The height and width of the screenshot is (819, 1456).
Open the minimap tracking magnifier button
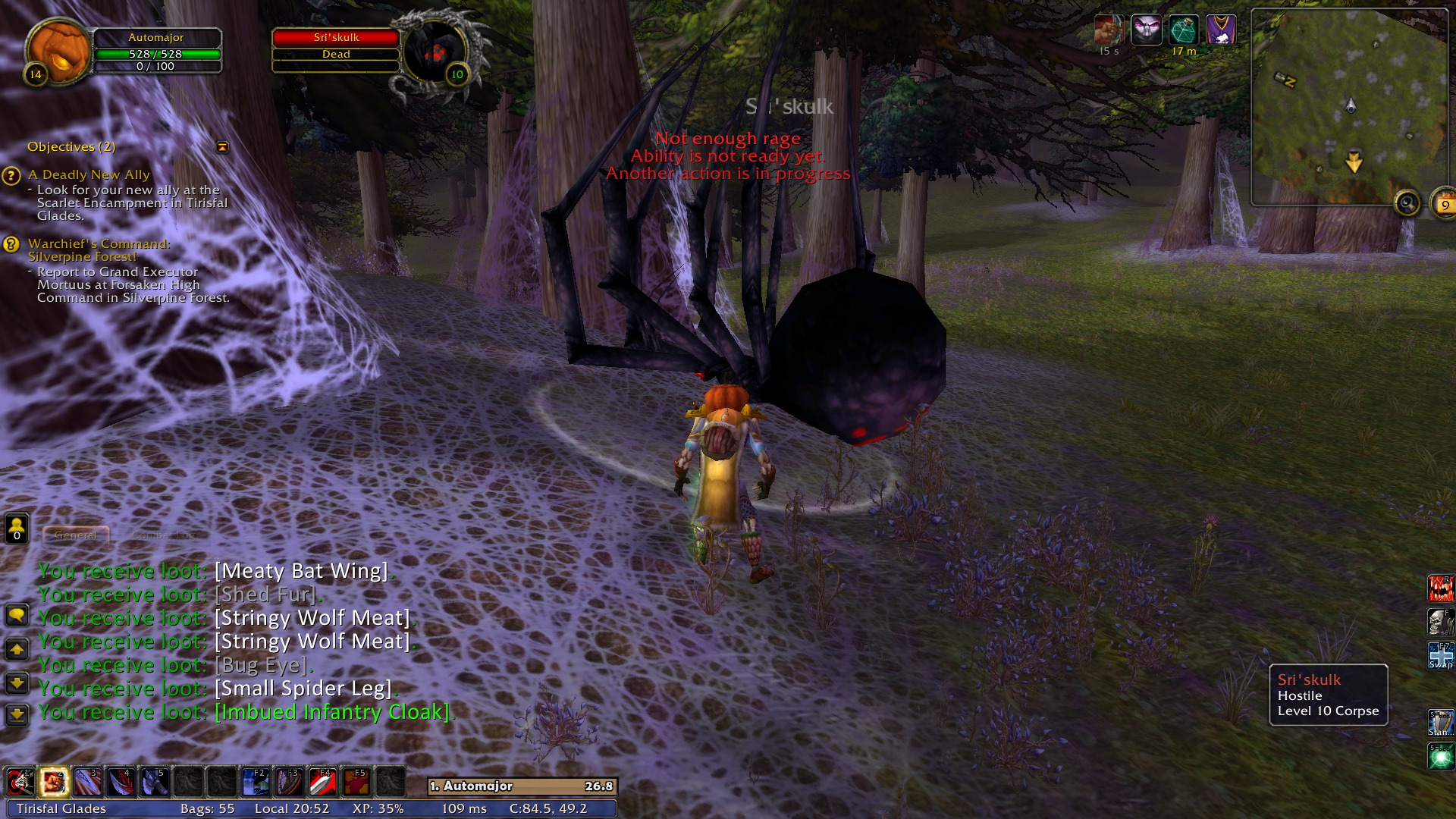[x=1407, y=203]
